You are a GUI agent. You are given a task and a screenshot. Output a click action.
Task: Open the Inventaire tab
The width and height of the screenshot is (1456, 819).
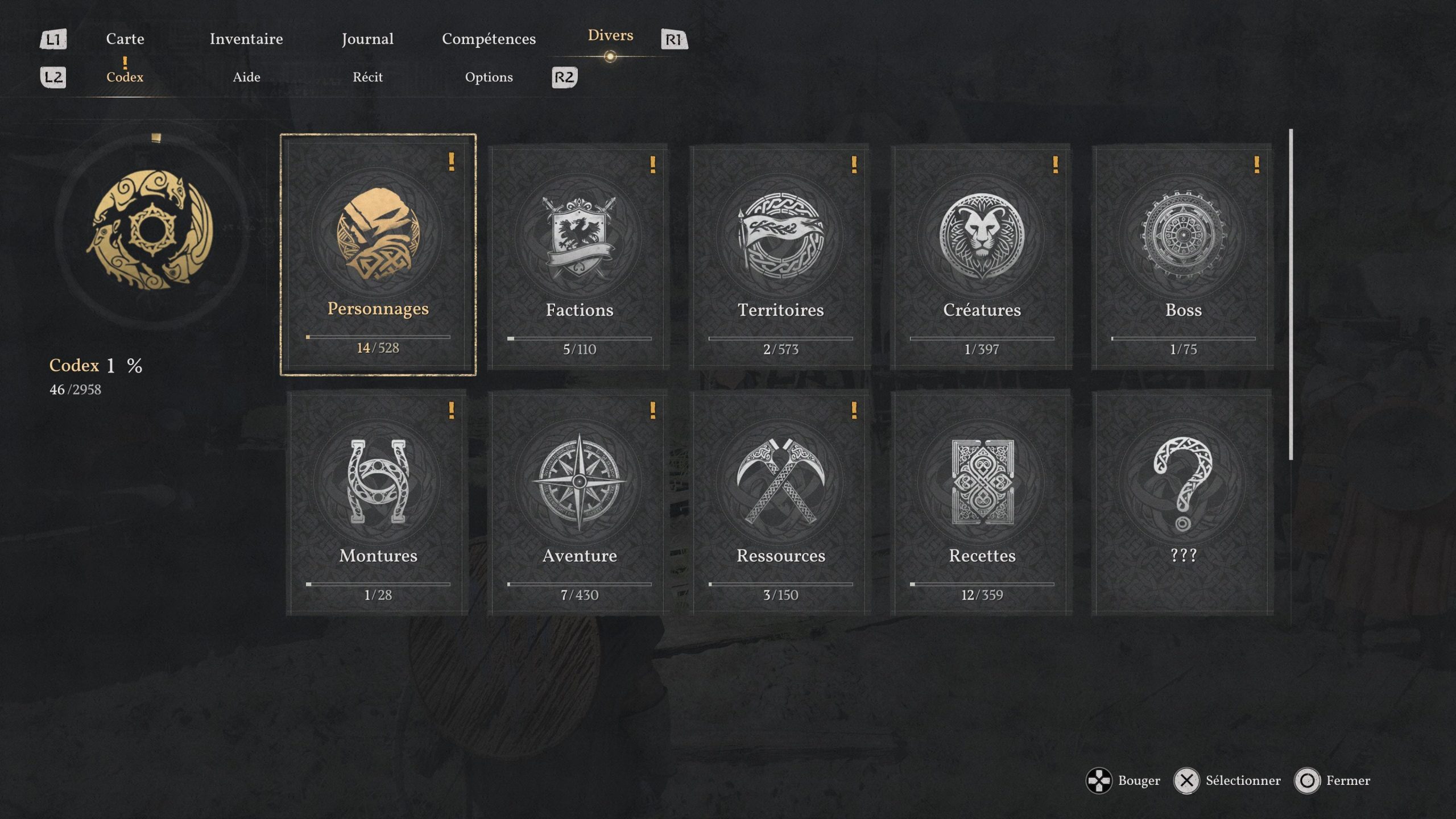[x=246, y=39]
